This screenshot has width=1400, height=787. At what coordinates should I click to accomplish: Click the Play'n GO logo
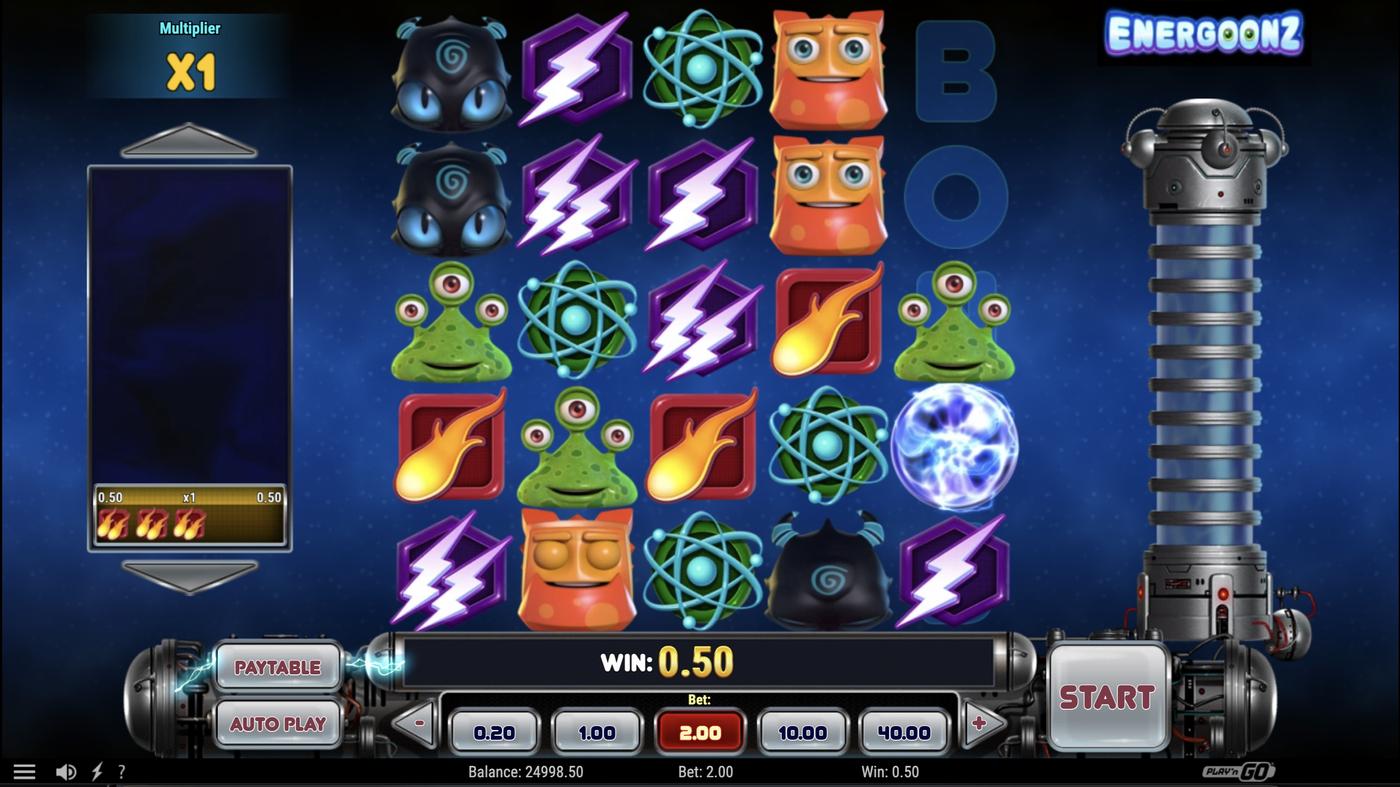[x=1239, y=770]
